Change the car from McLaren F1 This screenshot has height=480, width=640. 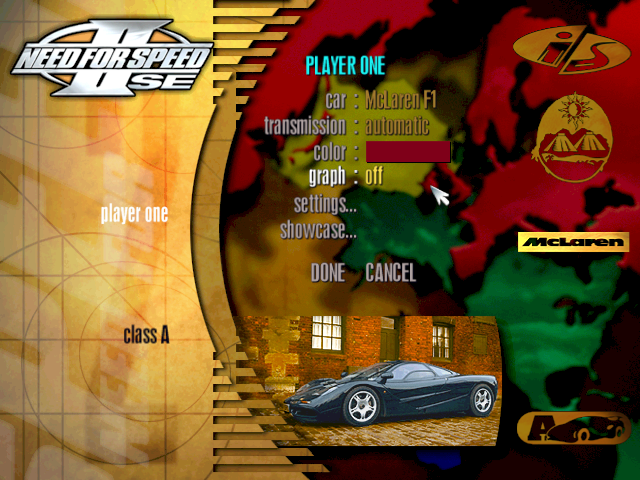coord(401,100)
